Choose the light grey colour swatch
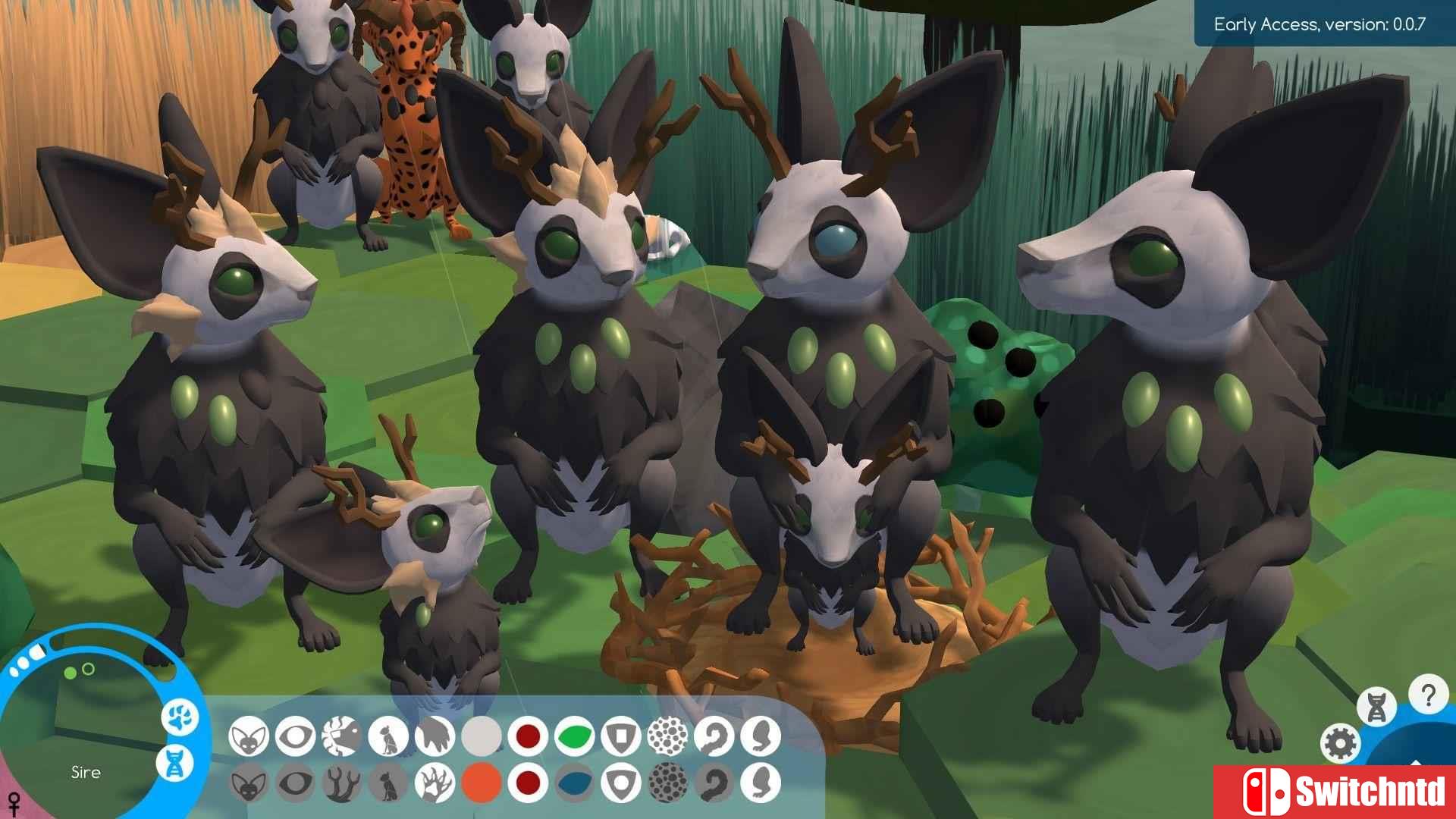 [482, 736]
